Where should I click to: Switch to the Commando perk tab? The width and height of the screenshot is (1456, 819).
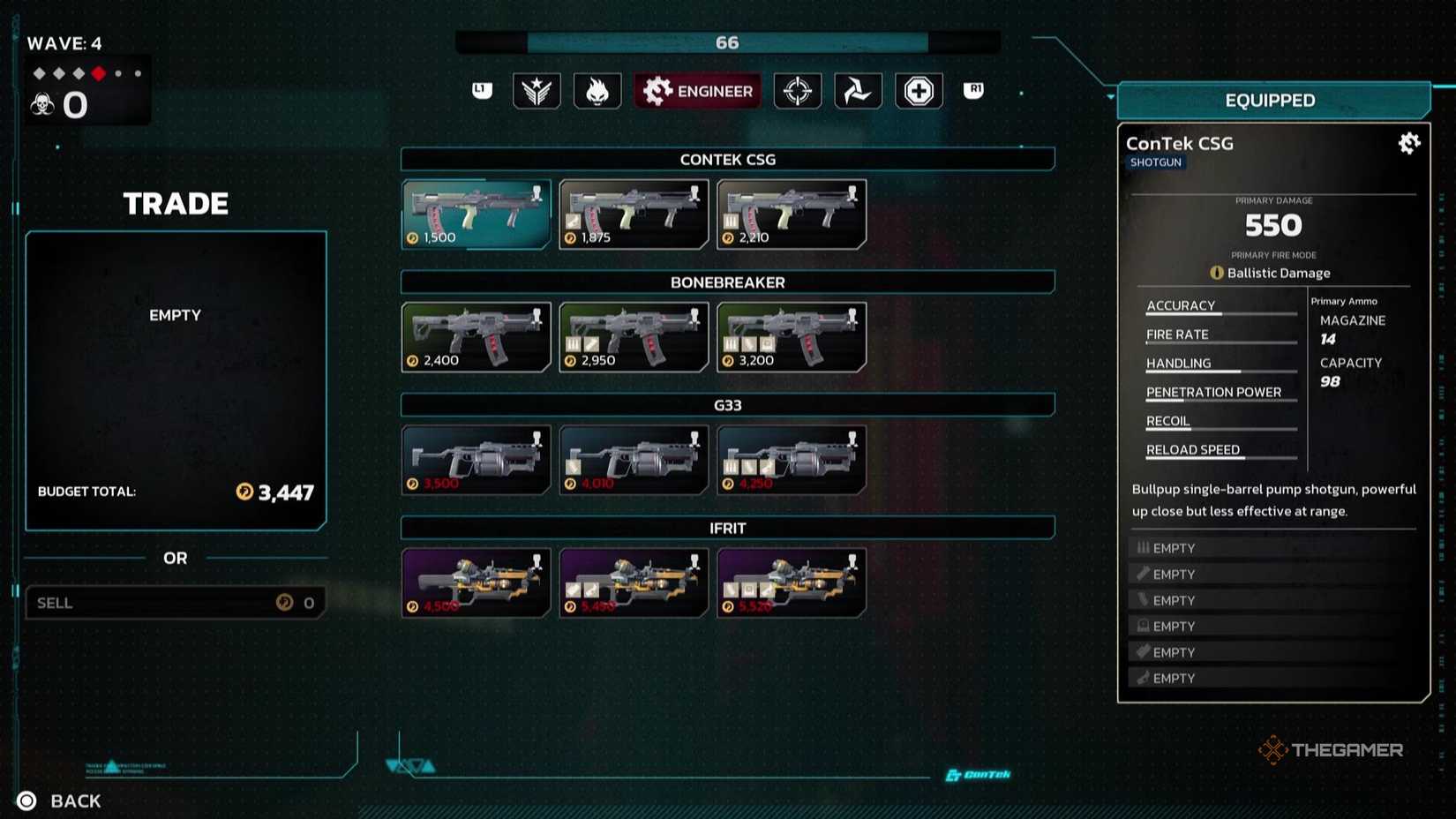coord(537,91)
